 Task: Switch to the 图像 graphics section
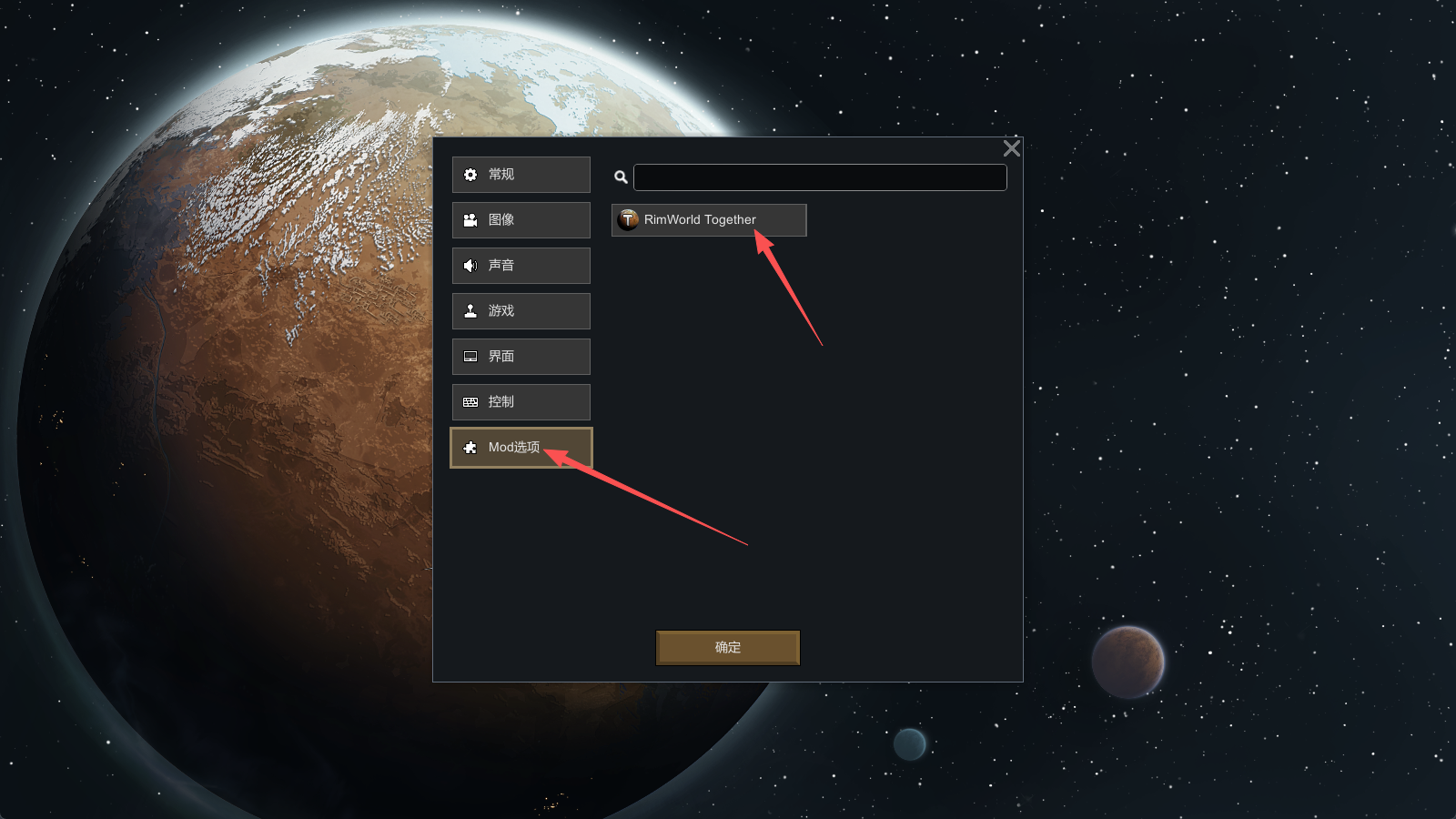pyautogui.click(x=521, y=220)
